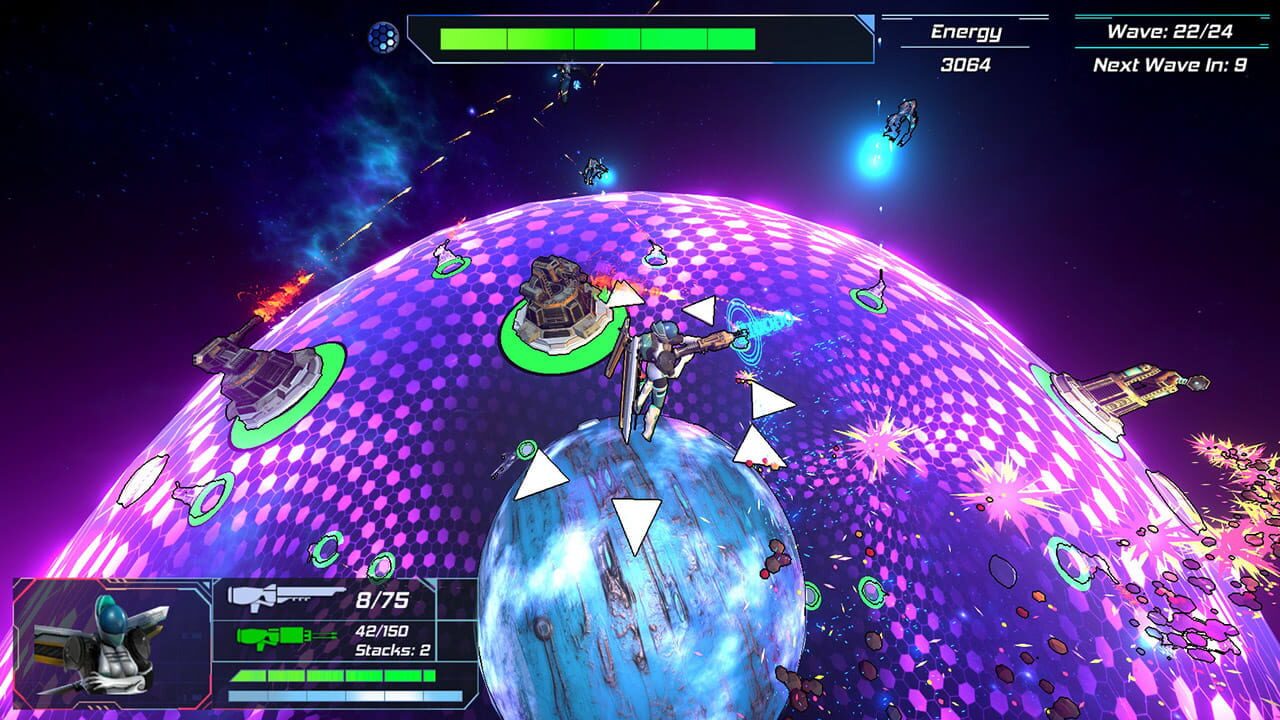Click the Wave: 22/24 indicator
Viewport: 1280px width, 720px height.
[x=1170, y=30]
